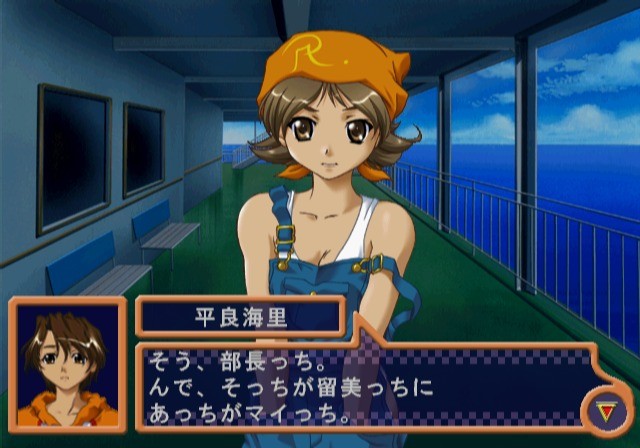640x448 pixels.
Task: Advance dialogue with the red triangle arrow
Action: [x=603, y=409]
